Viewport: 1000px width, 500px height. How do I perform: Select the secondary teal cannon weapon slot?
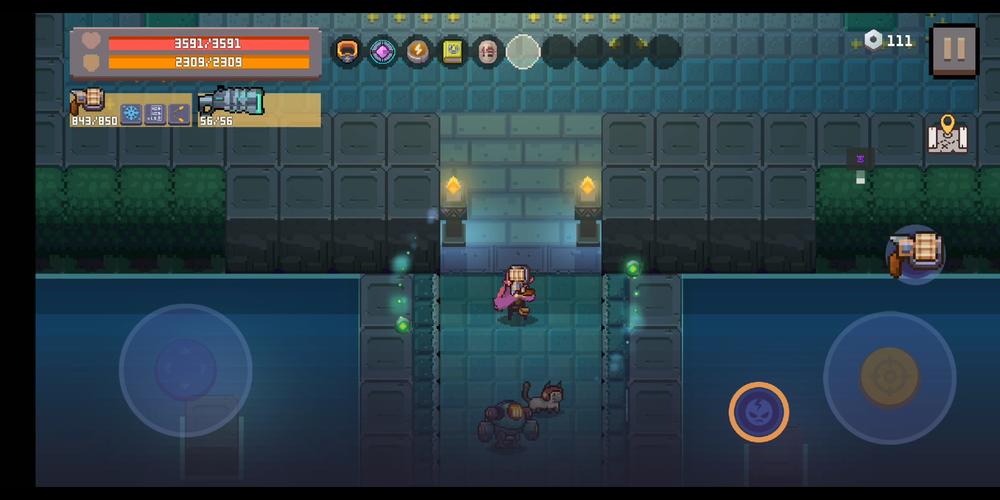click(x=231, y=102)
